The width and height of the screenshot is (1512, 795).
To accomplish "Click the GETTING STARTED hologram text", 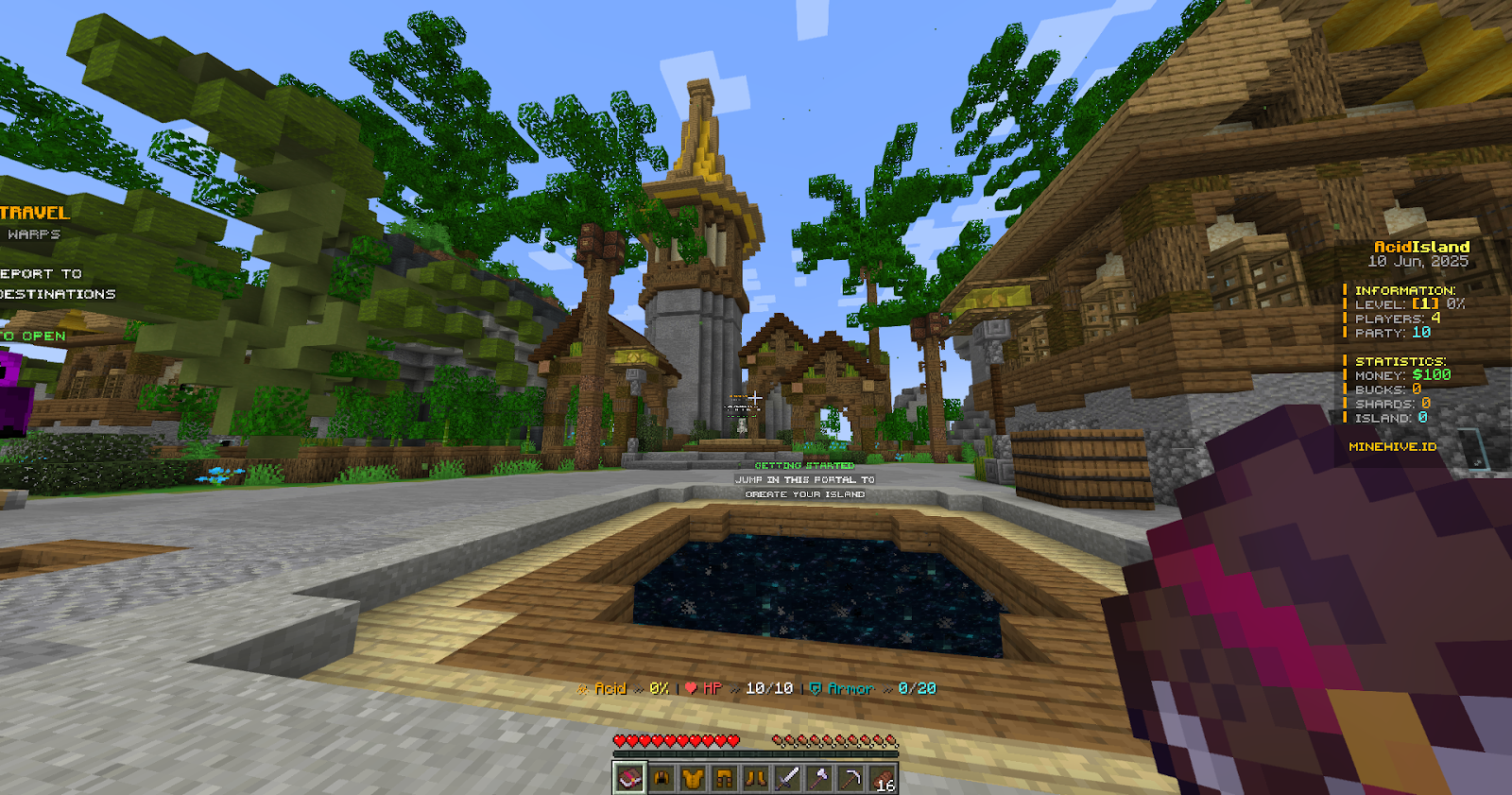I will (x=803, y=465).
